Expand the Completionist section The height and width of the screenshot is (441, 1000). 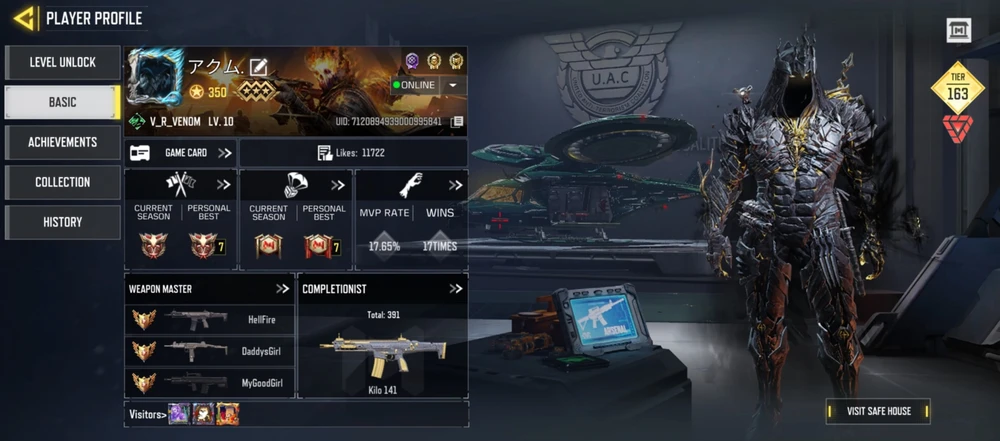click(455, 289)
